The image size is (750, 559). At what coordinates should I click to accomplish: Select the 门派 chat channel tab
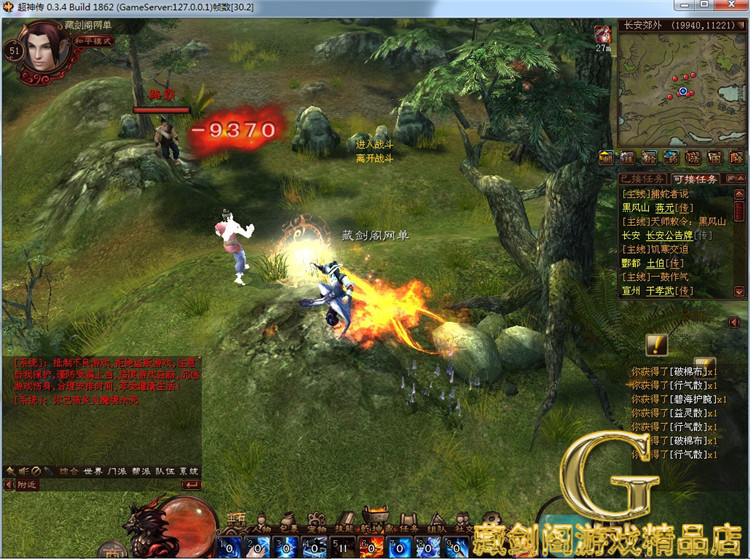pos(117,469)
